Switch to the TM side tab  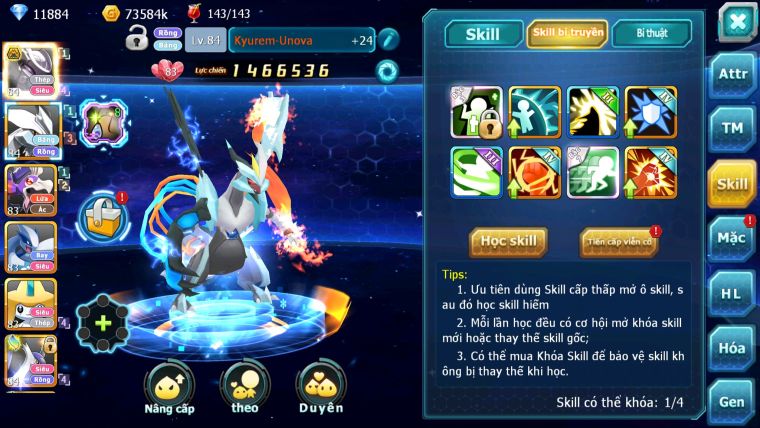point(732,128)
